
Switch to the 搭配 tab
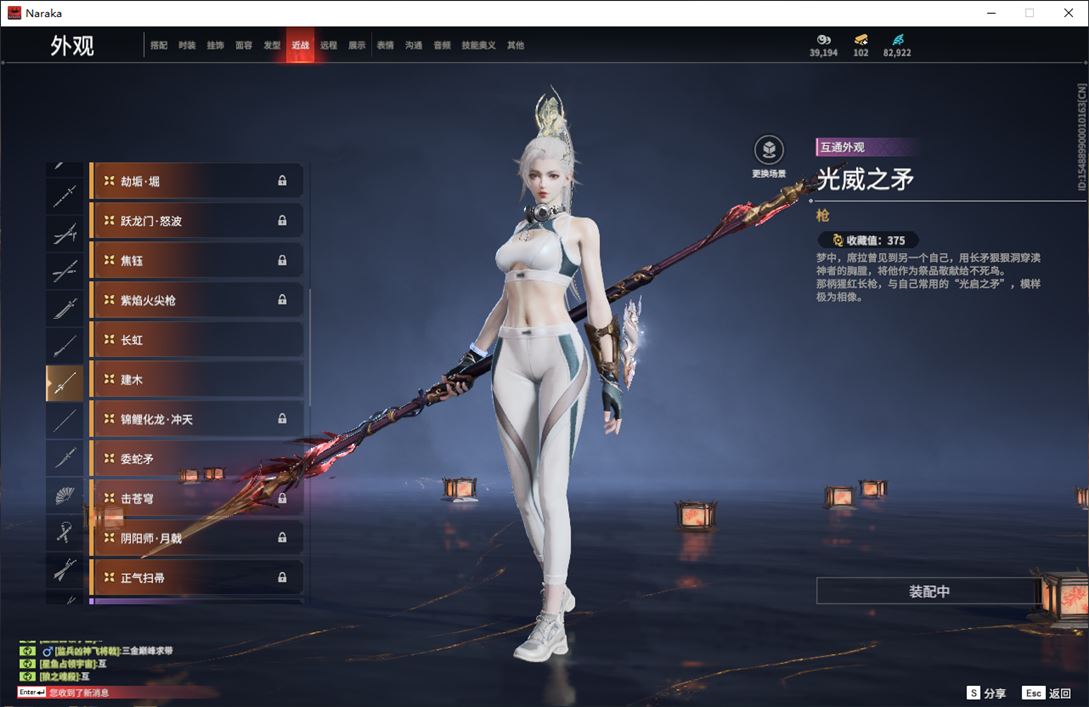coord(159,45)
